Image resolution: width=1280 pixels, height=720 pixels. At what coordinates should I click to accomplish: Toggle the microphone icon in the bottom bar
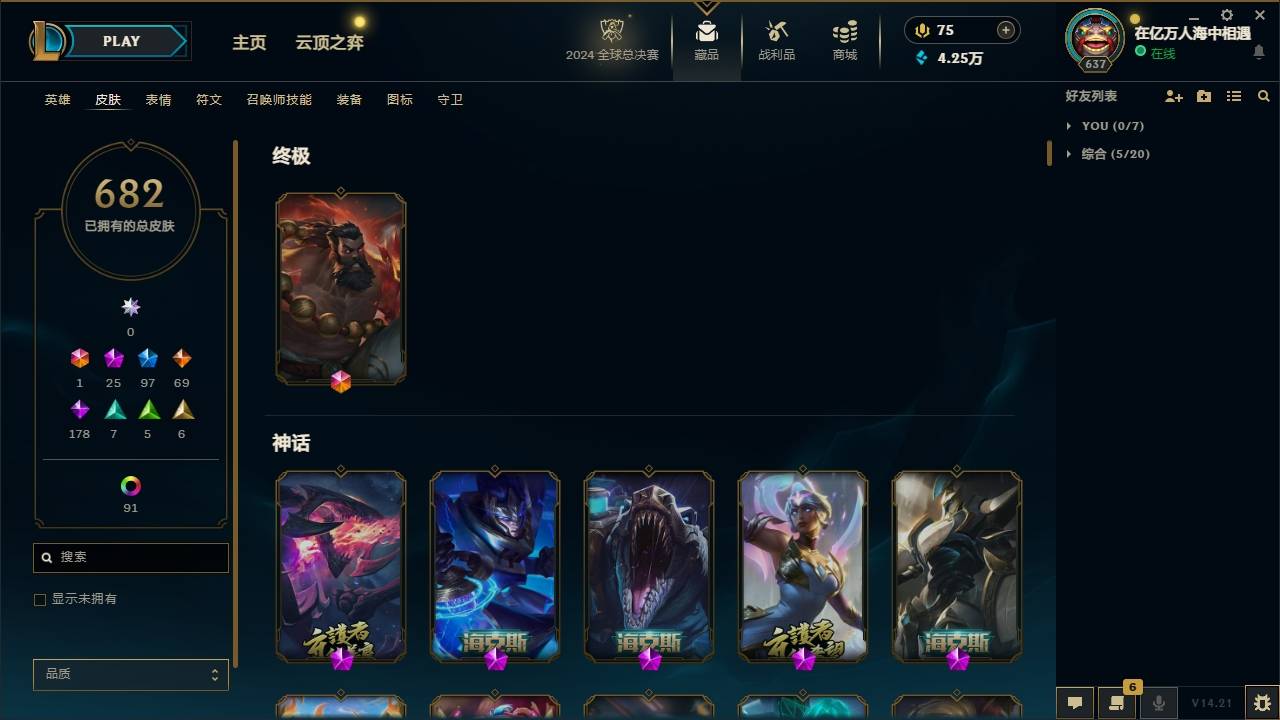[x=1158, y=703]
